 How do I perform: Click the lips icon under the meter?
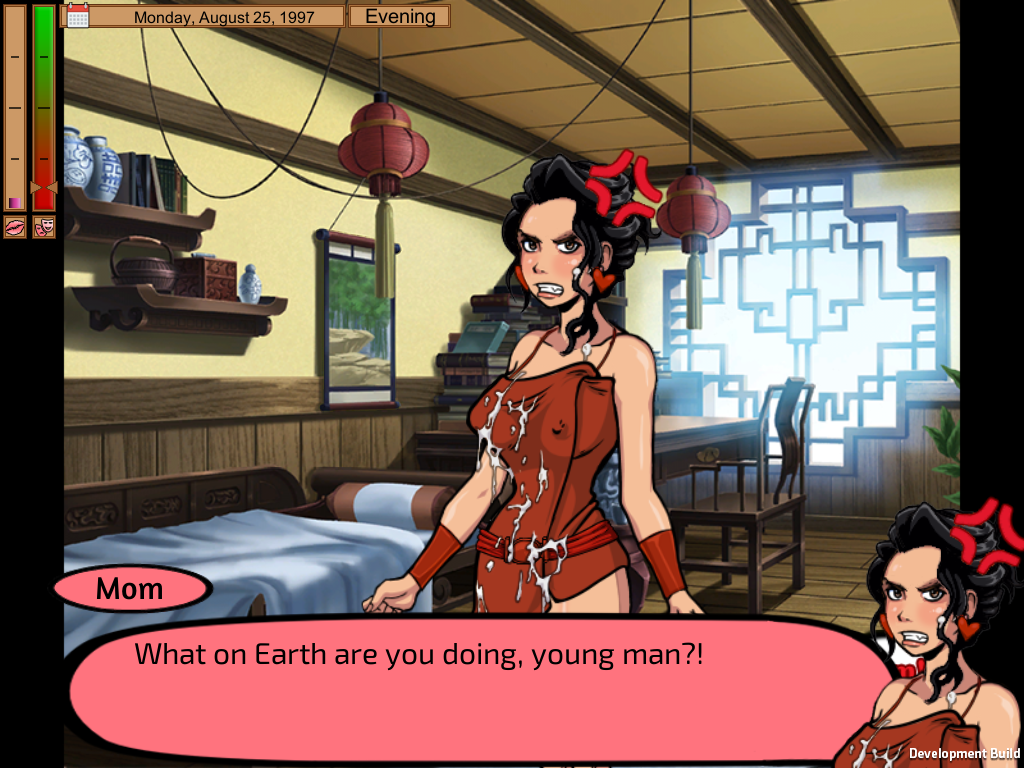(15, 228)
